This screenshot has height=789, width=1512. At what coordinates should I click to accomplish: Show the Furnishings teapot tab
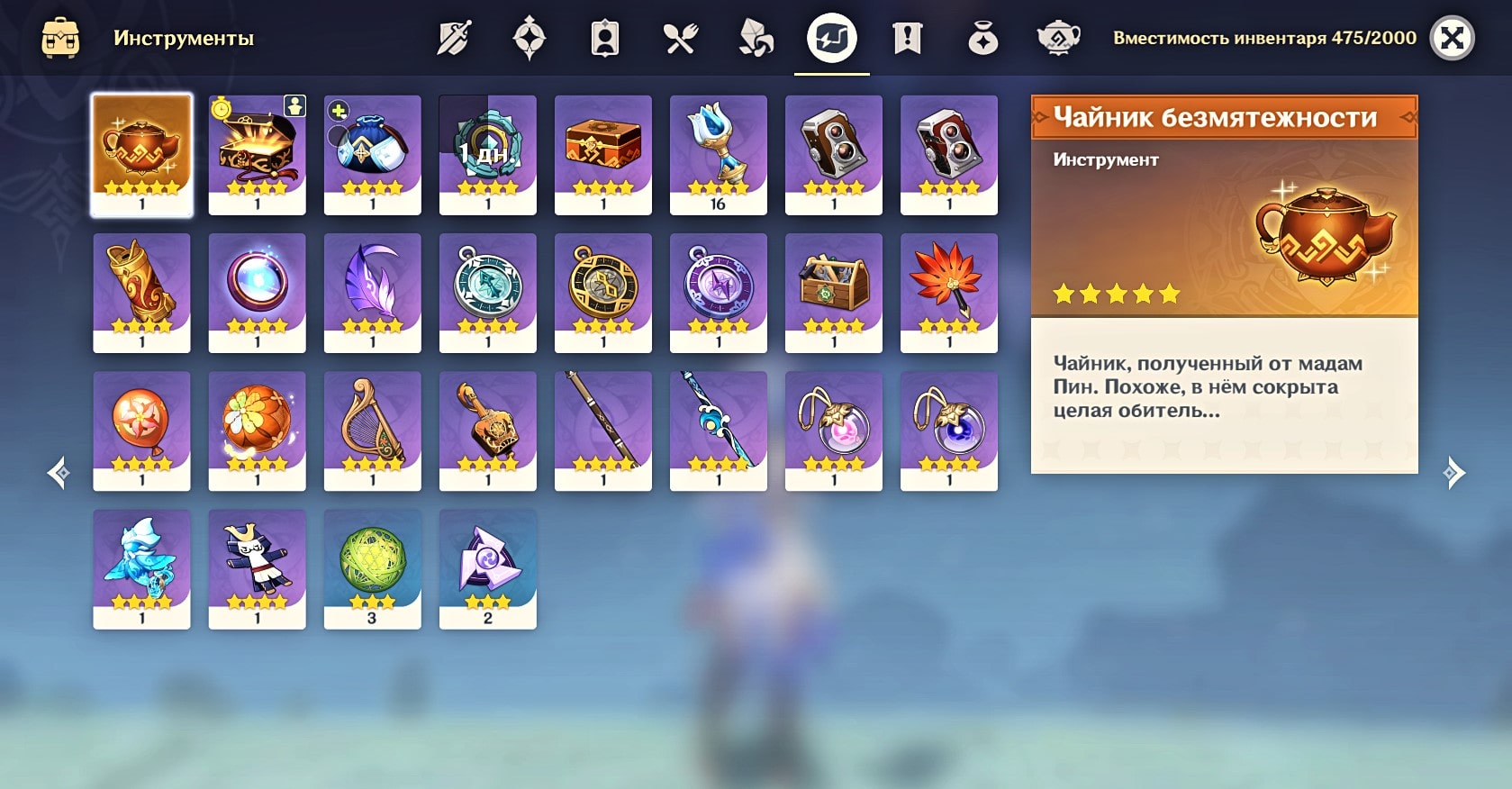1058,39
